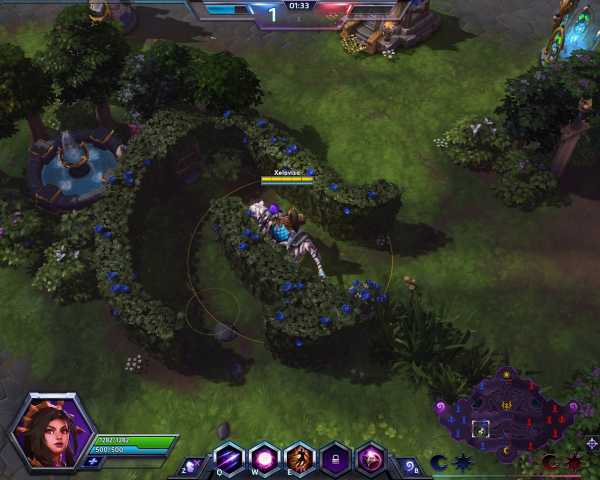Image resolution: width=600 pixels, height=480 pixels.
Task: Cast the Arcane Orb W ability
Action: pyautogui.click(x=264, y=458)
